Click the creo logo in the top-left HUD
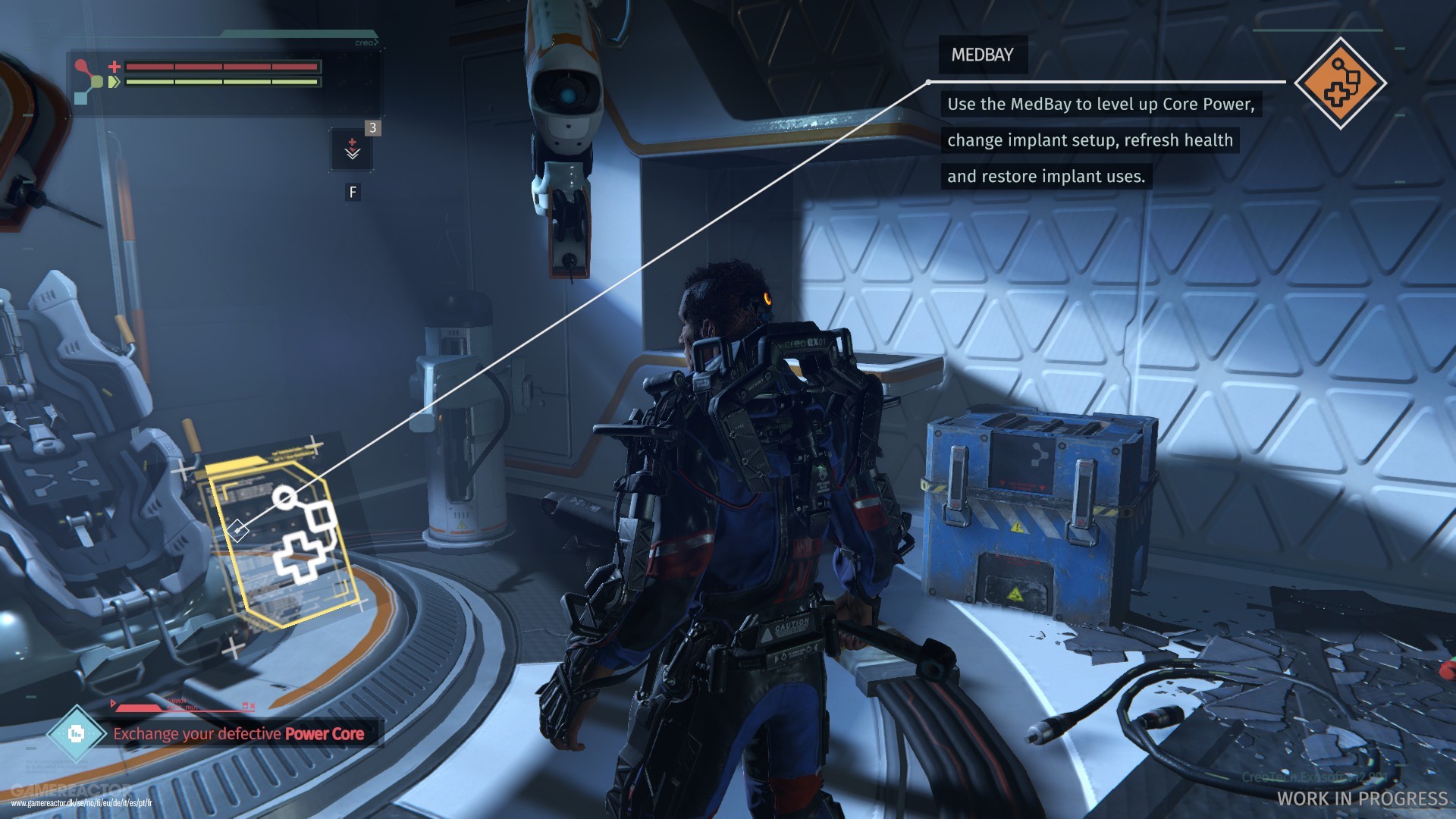Viewport: 1456px width, 819px height. click(366, 44)
